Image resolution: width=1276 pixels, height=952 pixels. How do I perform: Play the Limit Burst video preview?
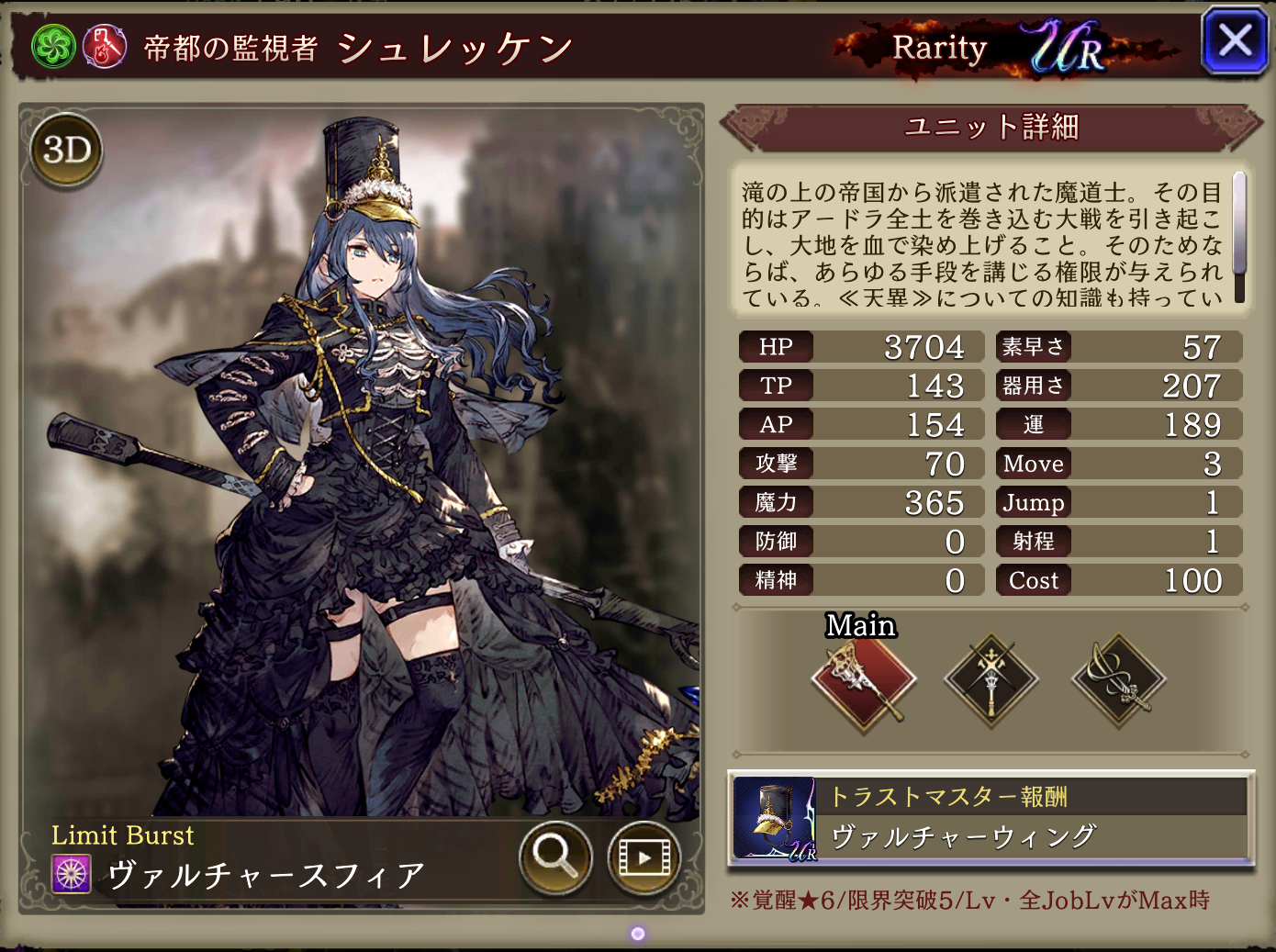pos(643,857)
